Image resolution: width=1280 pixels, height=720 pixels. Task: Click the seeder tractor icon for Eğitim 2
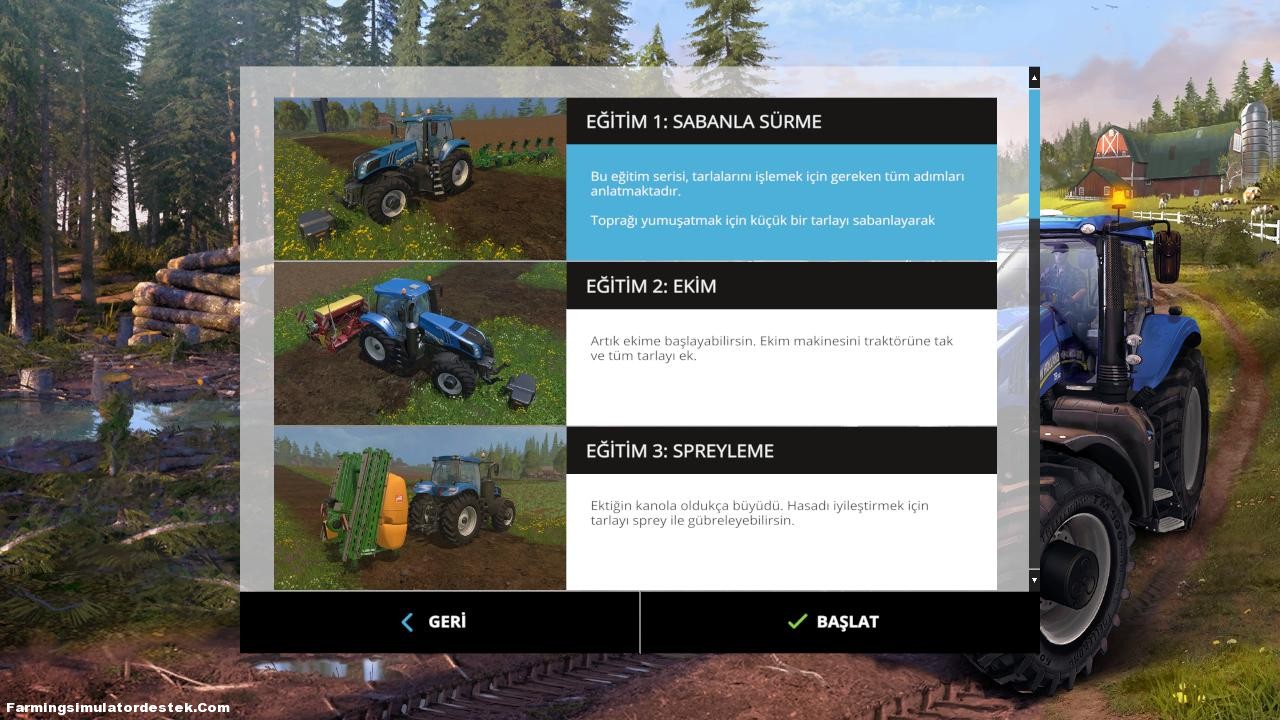point(420,343)
